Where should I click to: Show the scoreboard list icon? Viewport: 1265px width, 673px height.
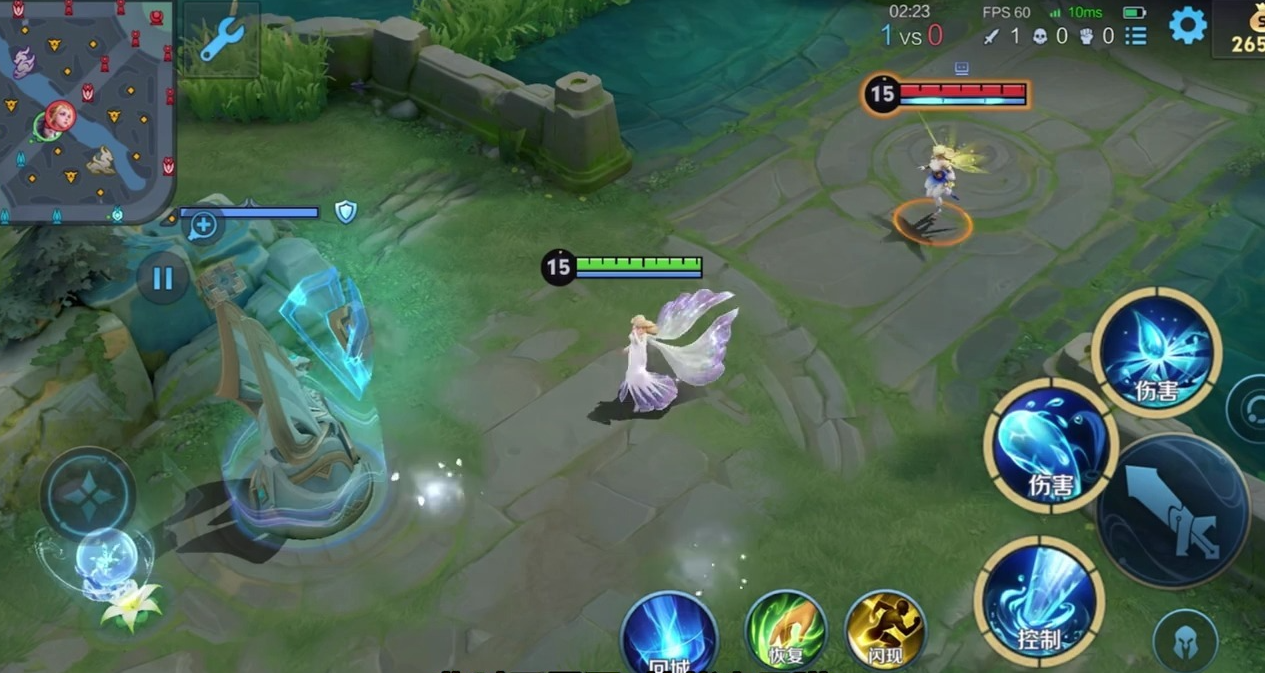(x=1136, y=37)
